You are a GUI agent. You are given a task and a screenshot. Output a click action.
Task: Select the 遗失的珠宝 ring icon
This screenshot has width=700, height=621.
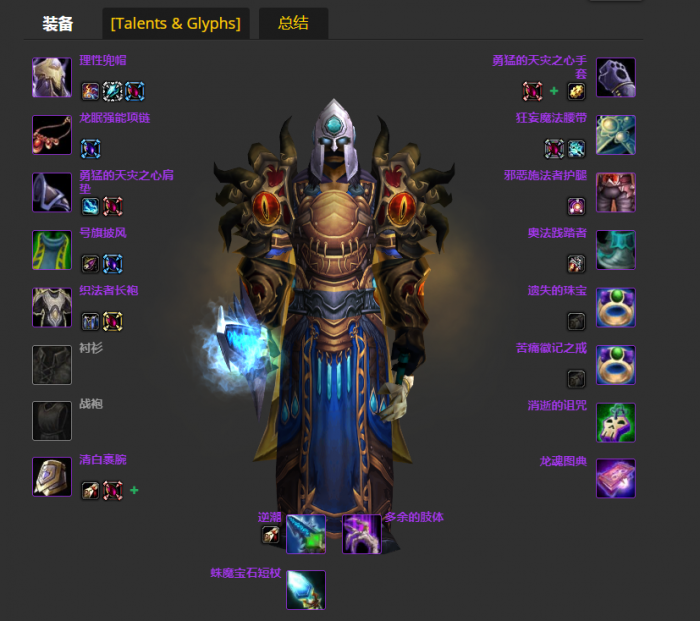click(x=616, y=307)
